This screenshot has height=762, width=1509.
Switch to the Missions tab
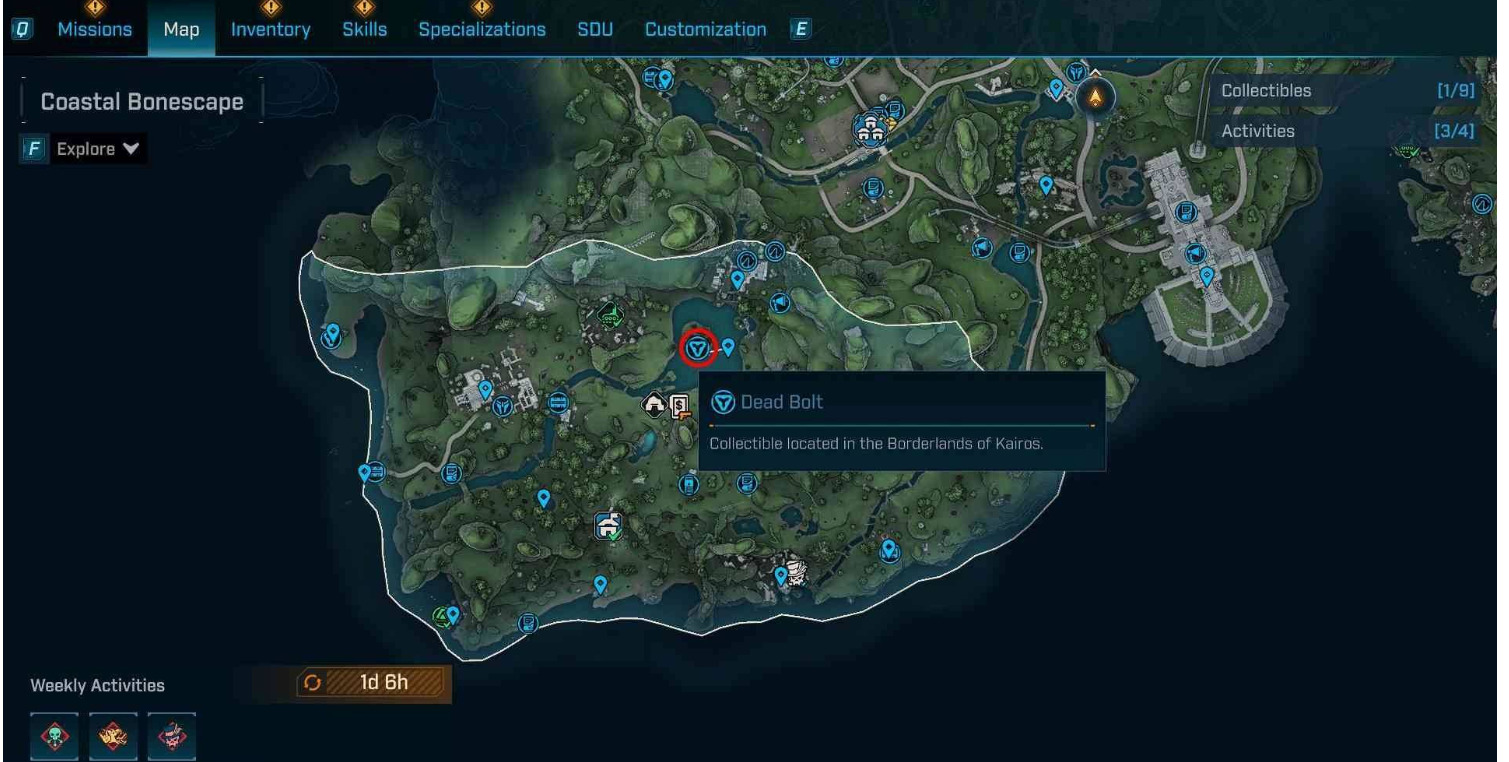point(94,30)
